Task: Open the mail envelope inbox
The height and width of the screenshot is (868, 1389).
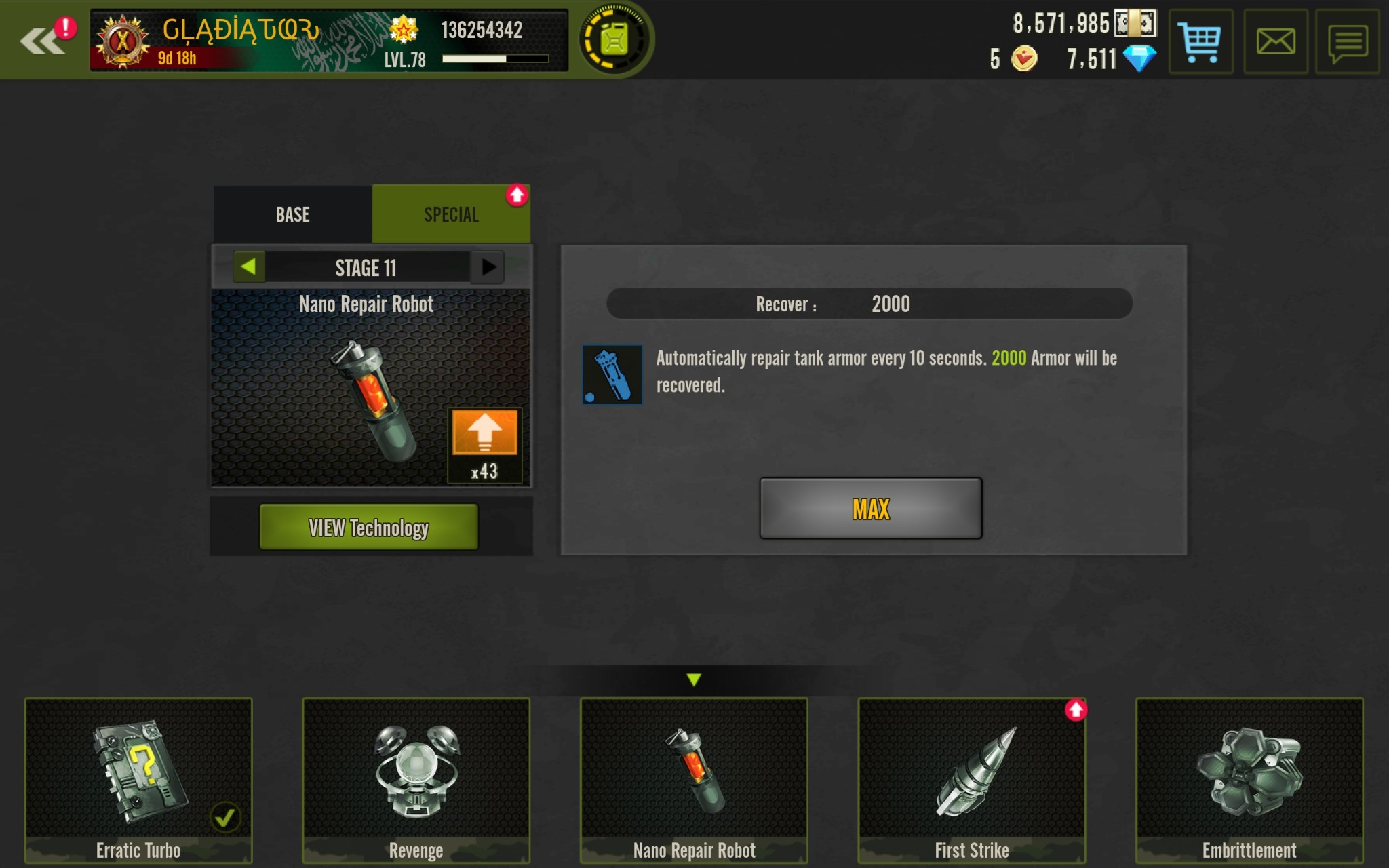Action: 1275,42
